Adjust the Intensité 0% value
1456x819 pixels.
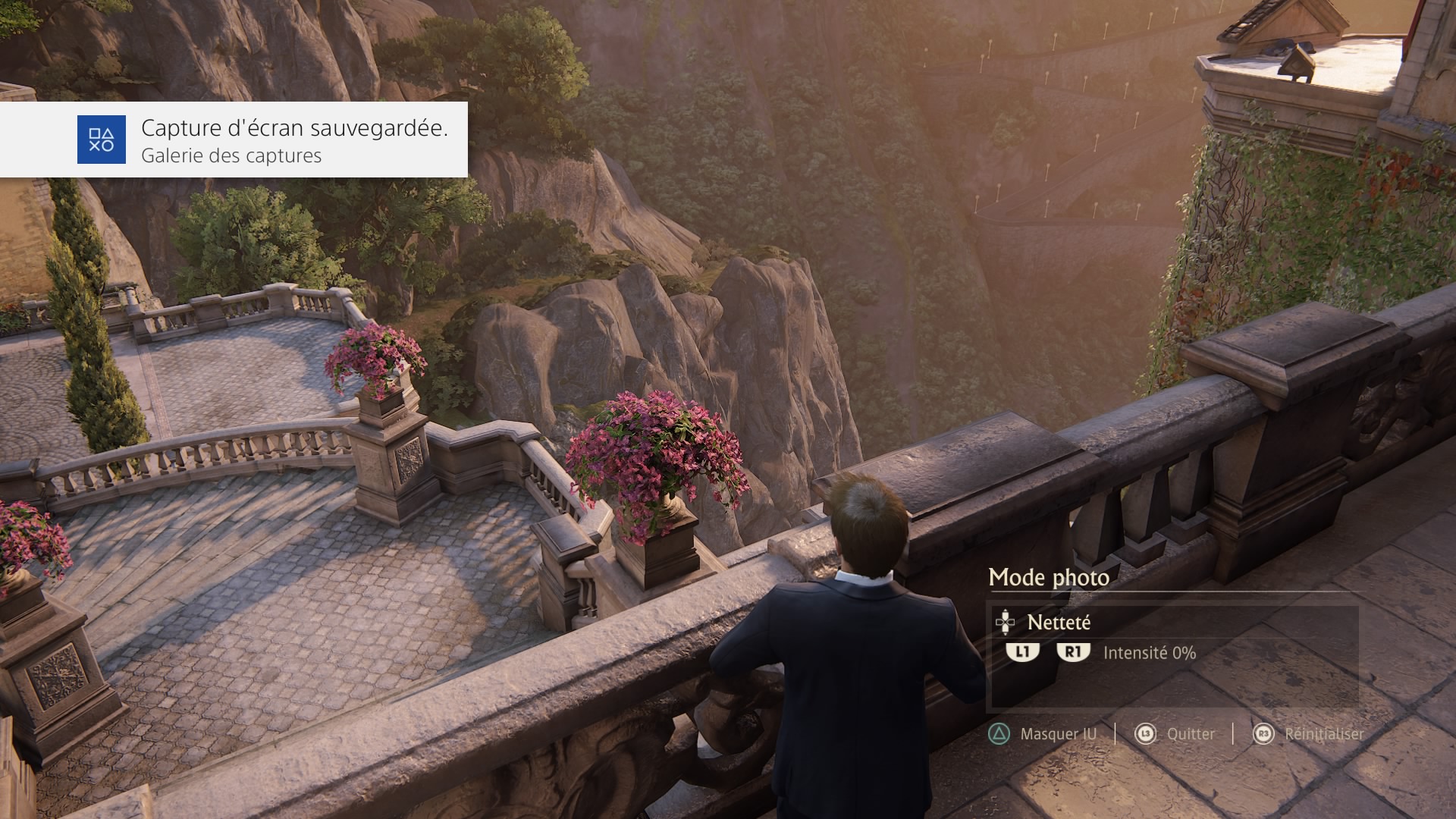pos(1149,653)
